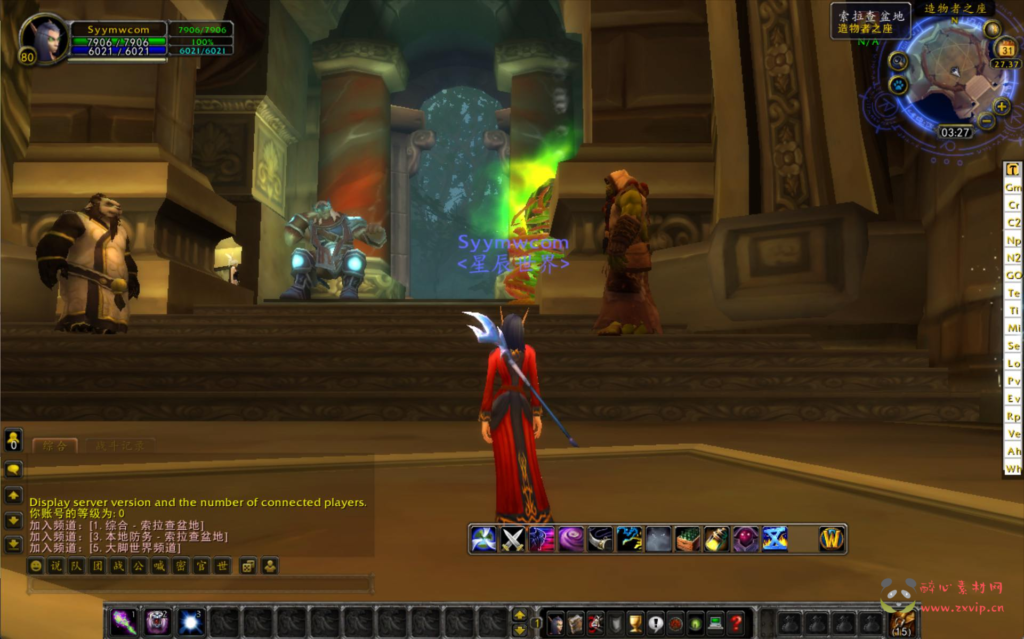This screenshot has width=1024, height=639.
Task: Open the backpack bag showing (15)
Action: [901, 622]
